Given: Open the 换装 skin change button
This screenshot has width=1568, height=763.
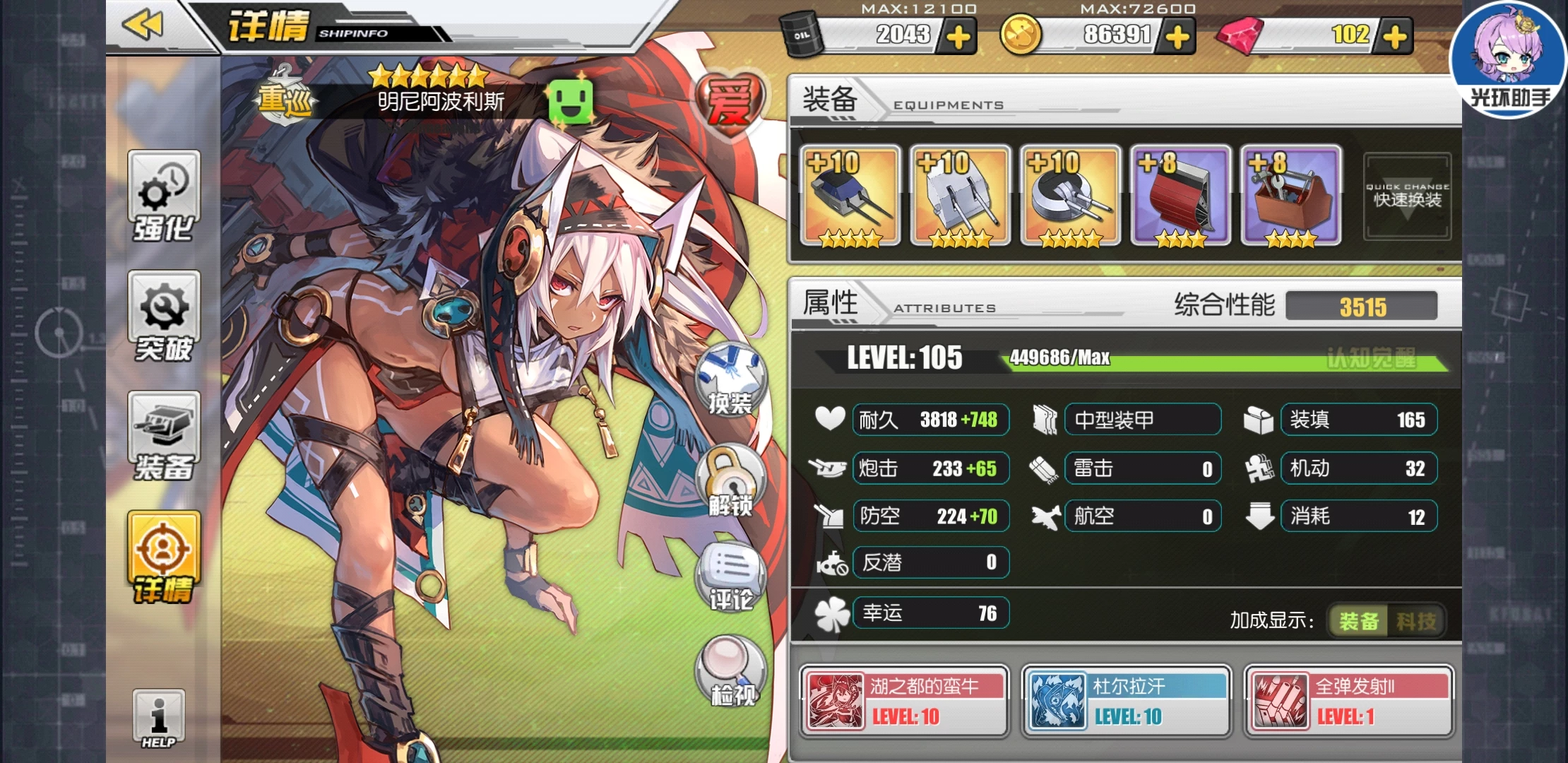Looking at the screenshot, I should coord(730,380).
